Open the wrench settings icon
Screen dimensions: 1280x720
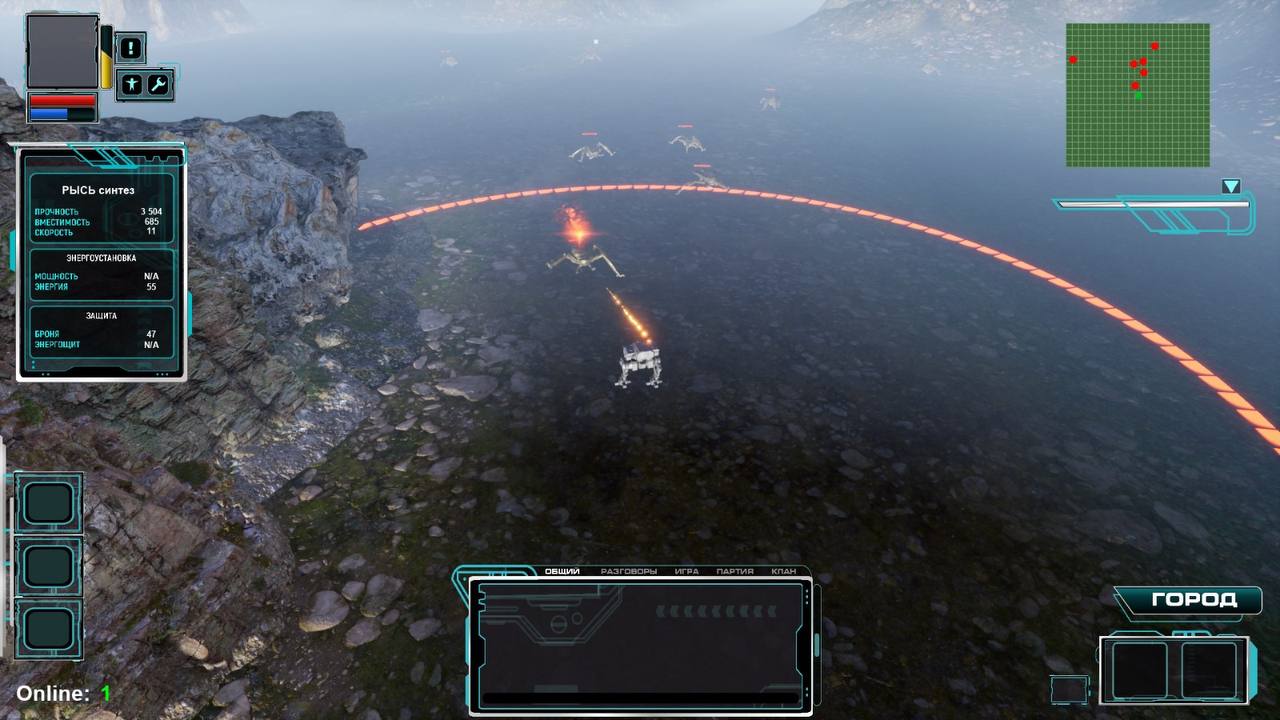pos(160,85)
